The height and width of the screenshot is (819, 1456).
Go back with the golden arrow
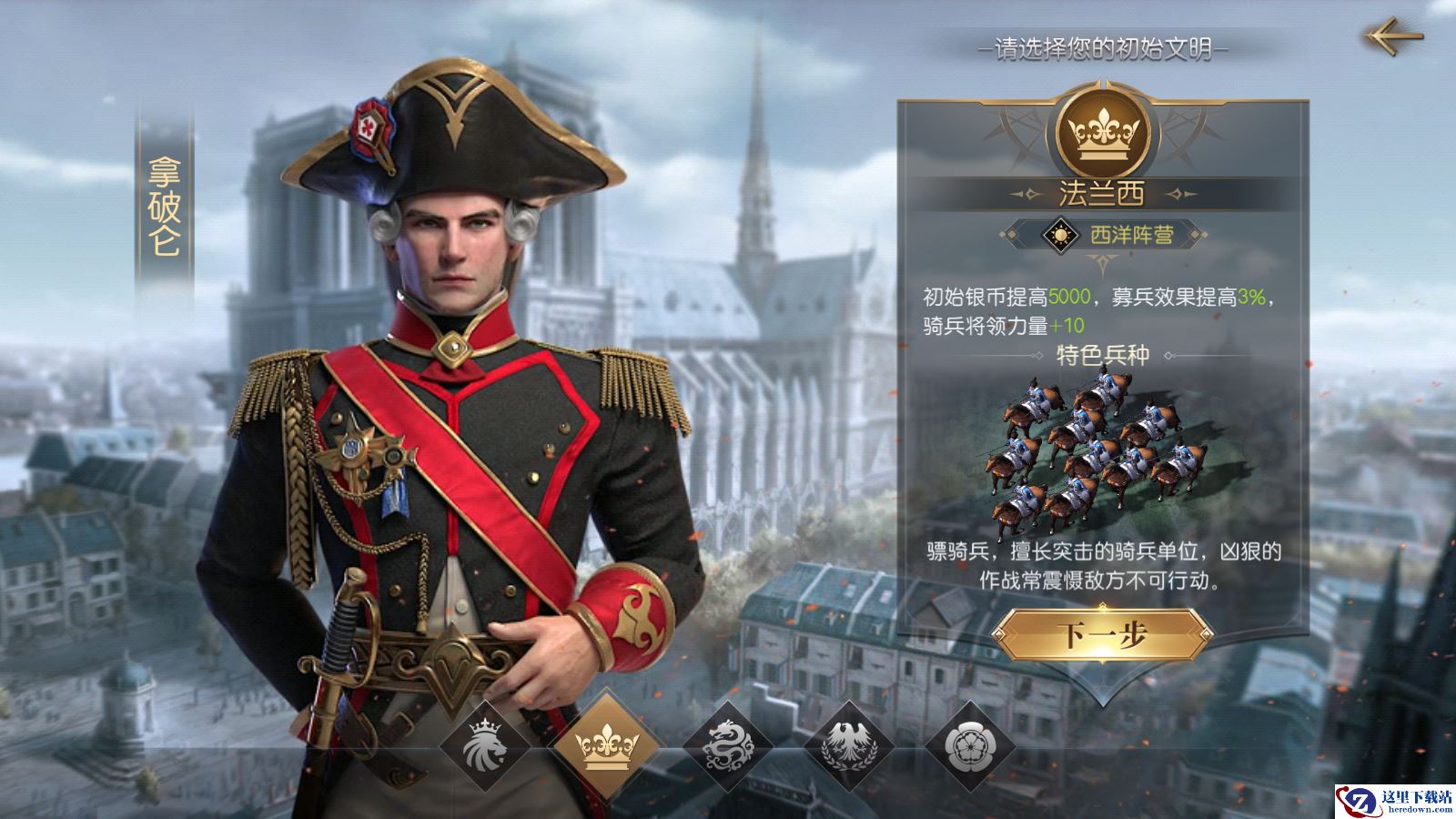point(1392,36)
